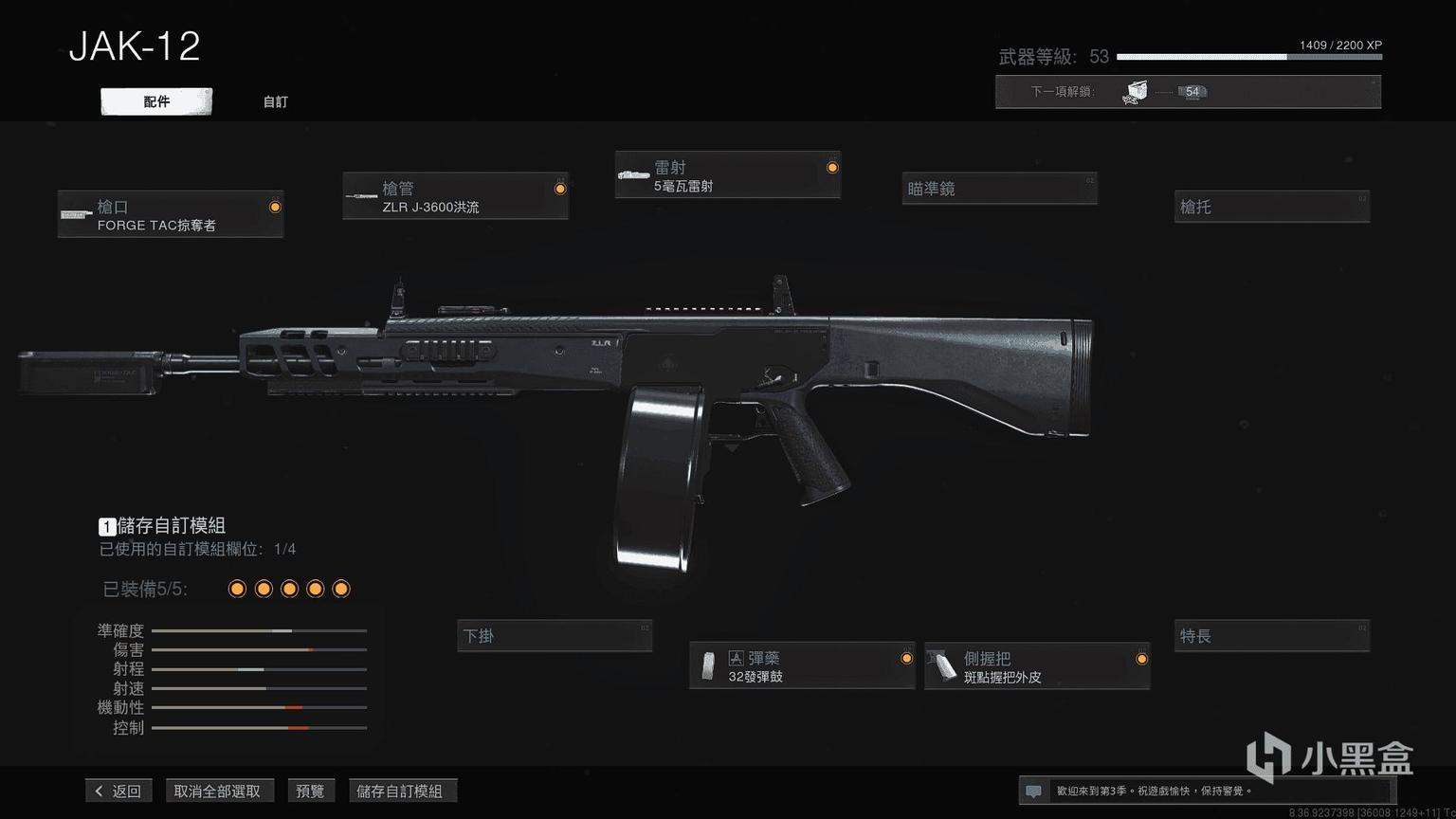Open the 側握把 rear grip slot
This screenshot has height=819, width=1456.
tap(1037, 666)
